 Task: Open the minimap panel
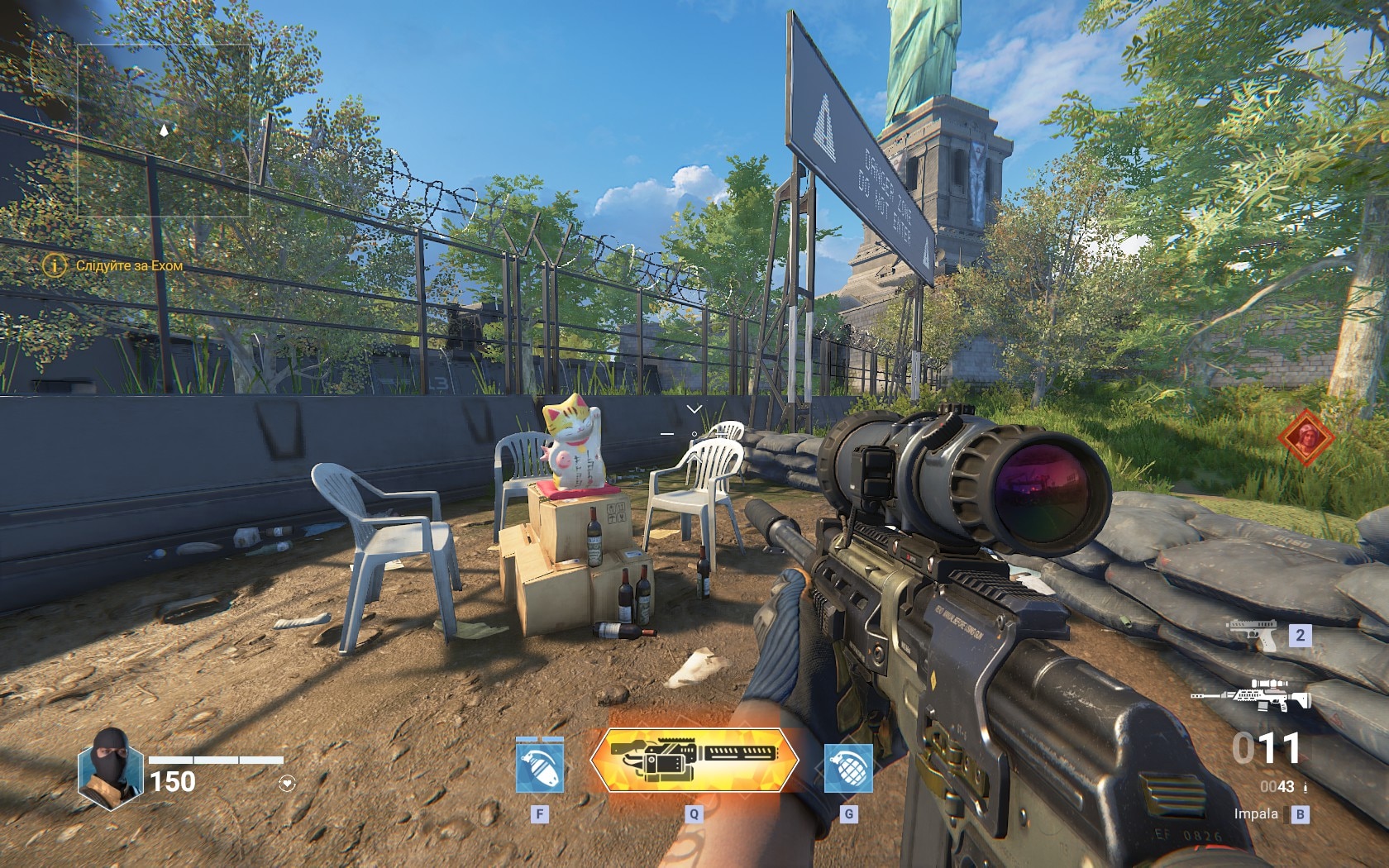[x=164, y=131]
